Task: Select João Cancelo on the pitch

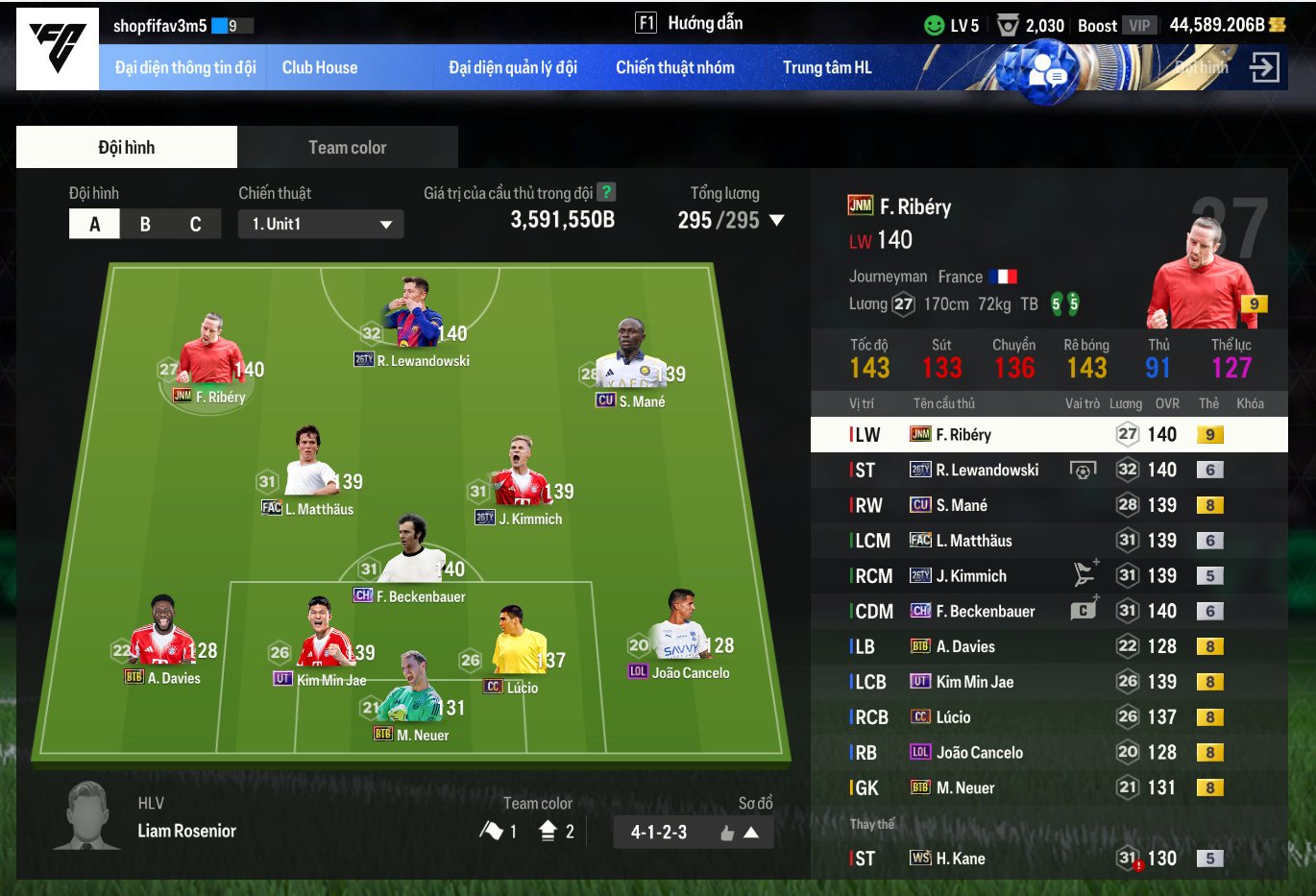Action: (679, 634)
